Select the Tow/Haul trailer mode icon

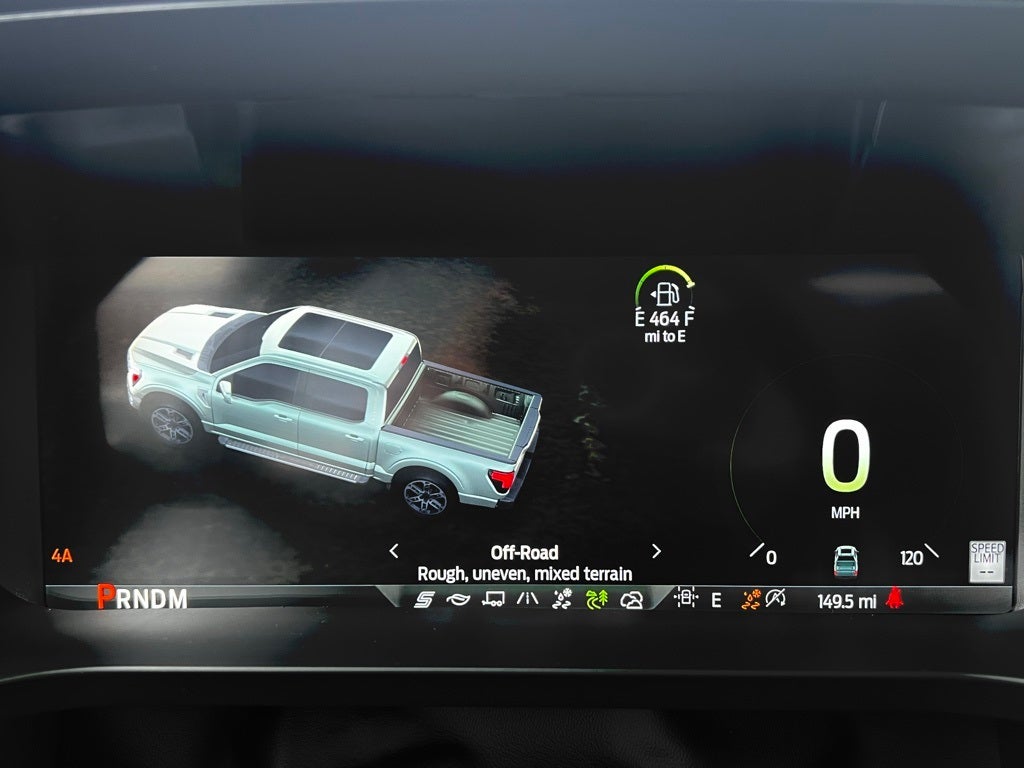coord(493,600)
